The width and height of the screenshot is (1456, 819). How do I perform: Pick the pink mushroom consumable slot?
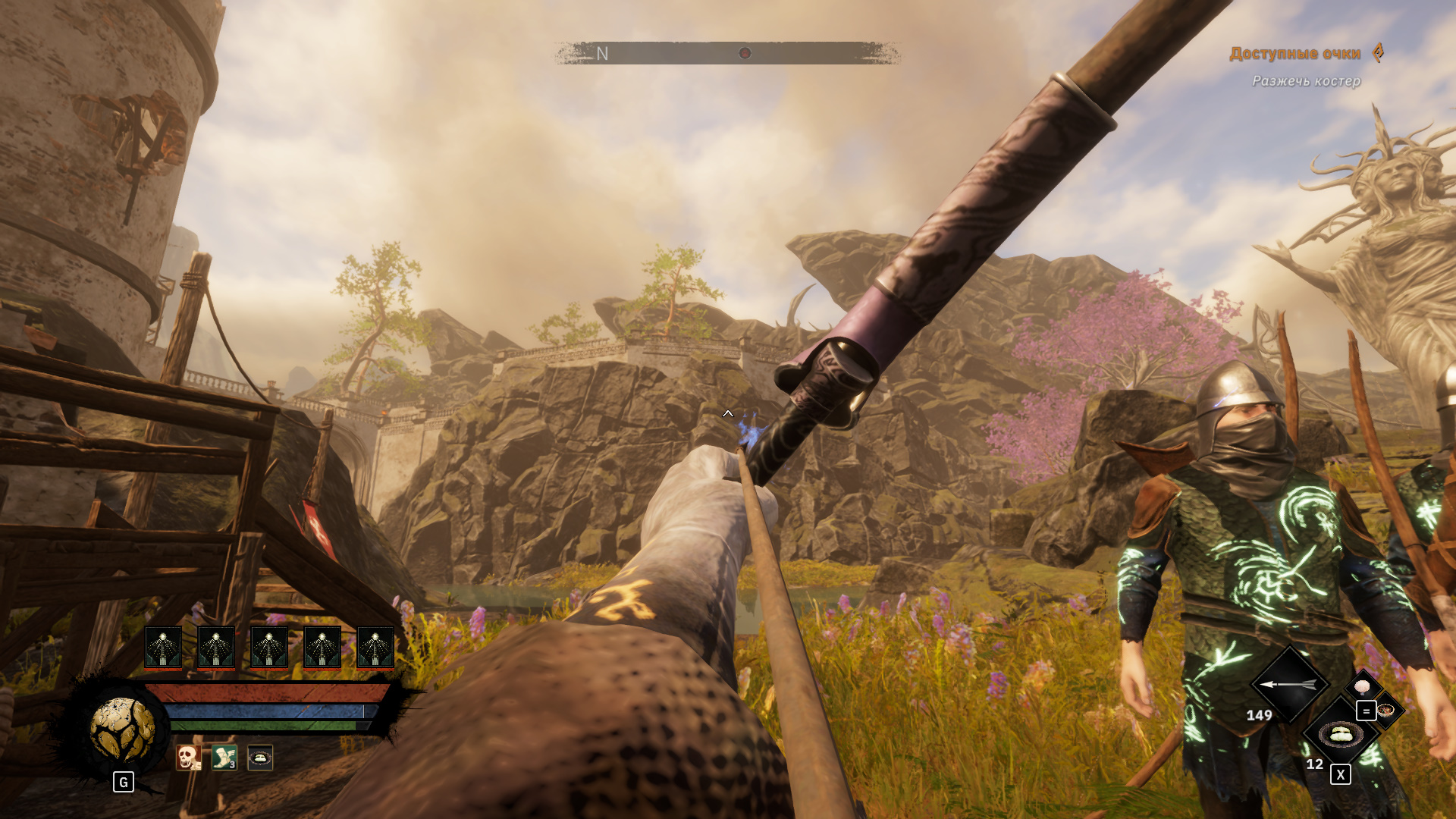[x=1363, y=686]
